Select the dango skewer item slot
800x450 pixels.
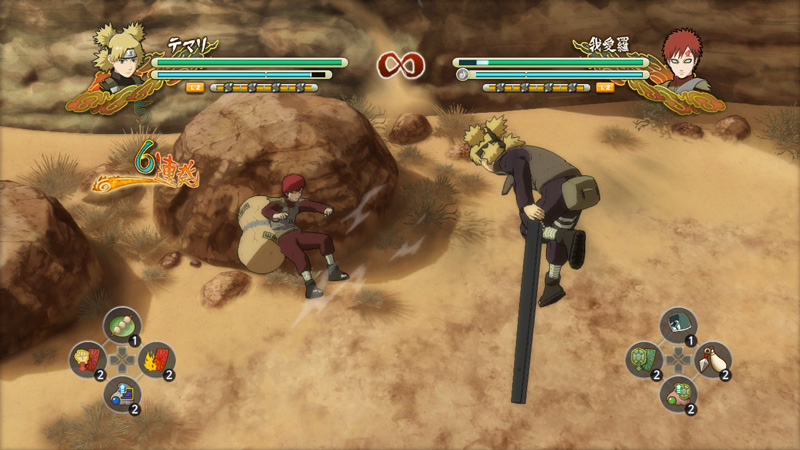tap(122, 325)
